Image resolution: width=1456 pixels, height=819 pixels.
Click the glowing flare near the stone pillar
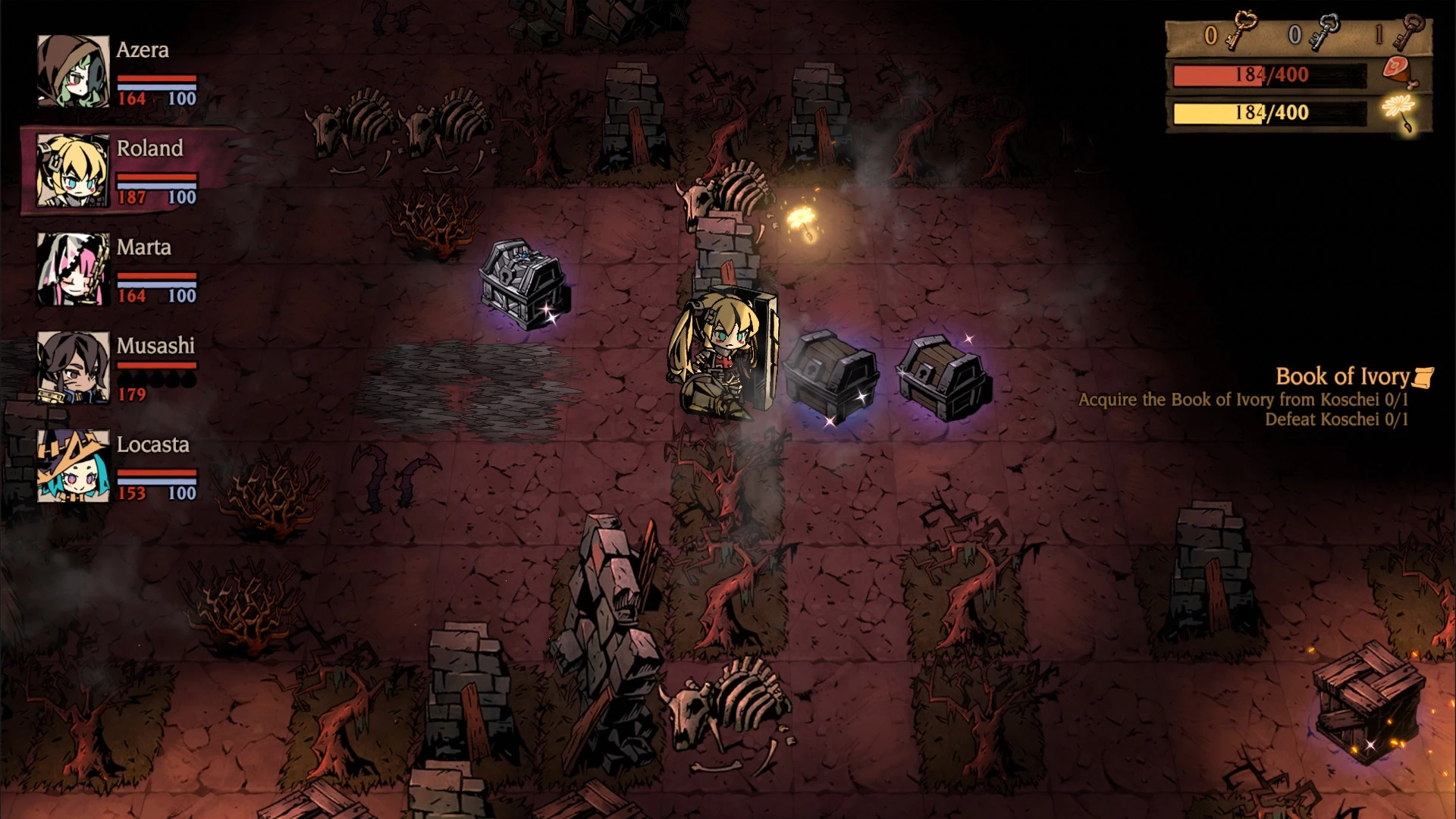(x=800, y=216)
